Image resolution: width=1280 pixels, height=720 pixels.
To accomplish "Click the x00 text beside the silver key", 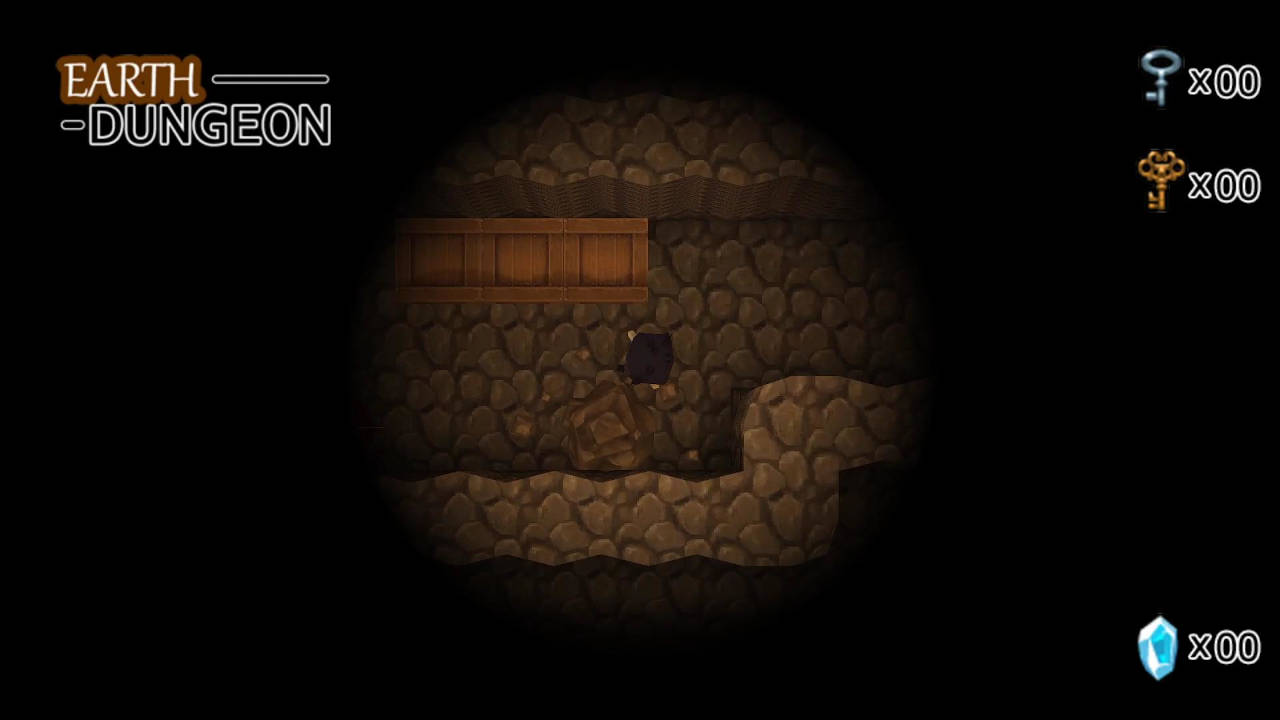I will point(1224,82).
